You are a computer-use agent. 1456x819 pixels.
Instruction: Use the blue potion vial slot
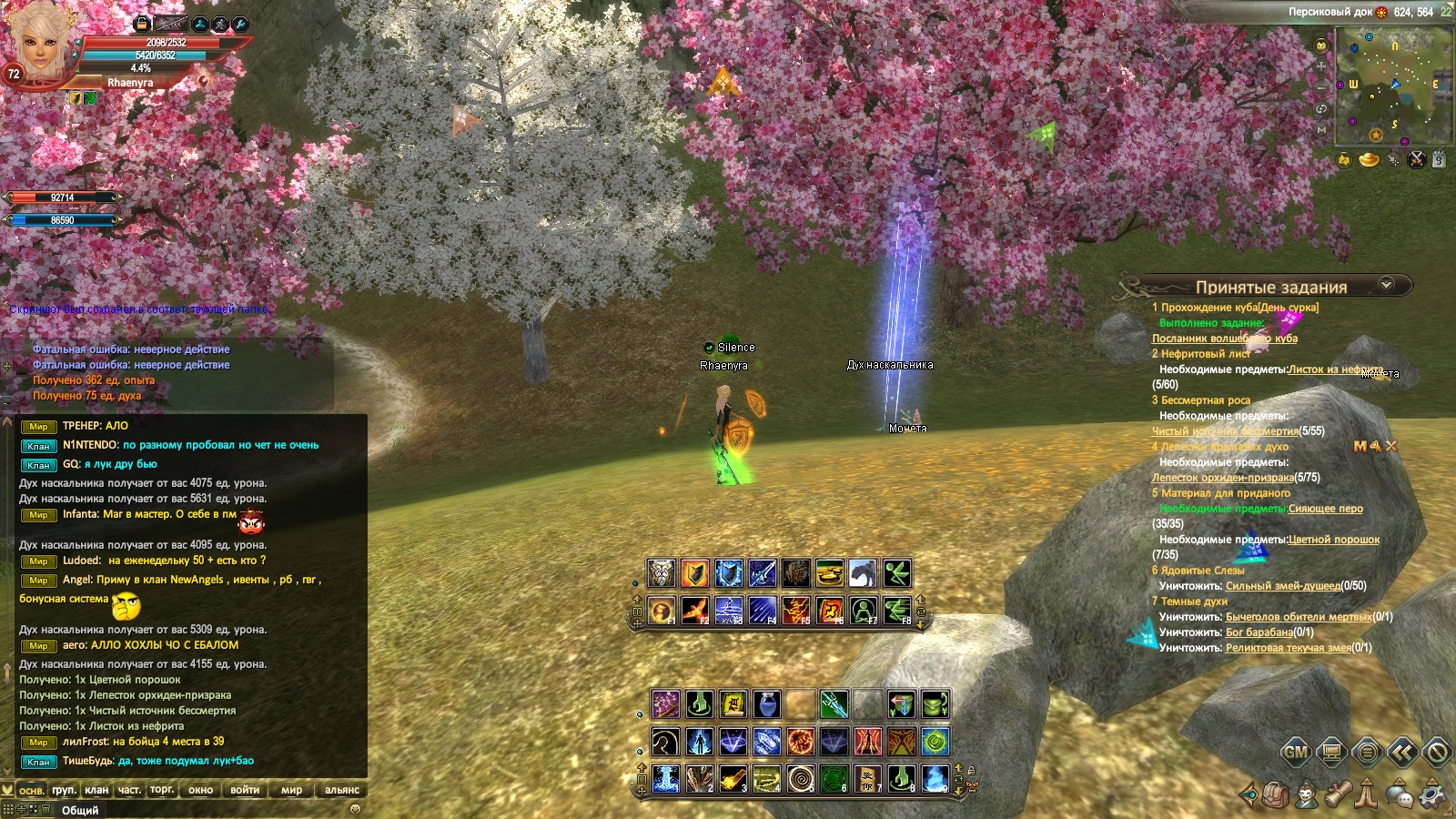pyautogui.click(x=766, y=703)
